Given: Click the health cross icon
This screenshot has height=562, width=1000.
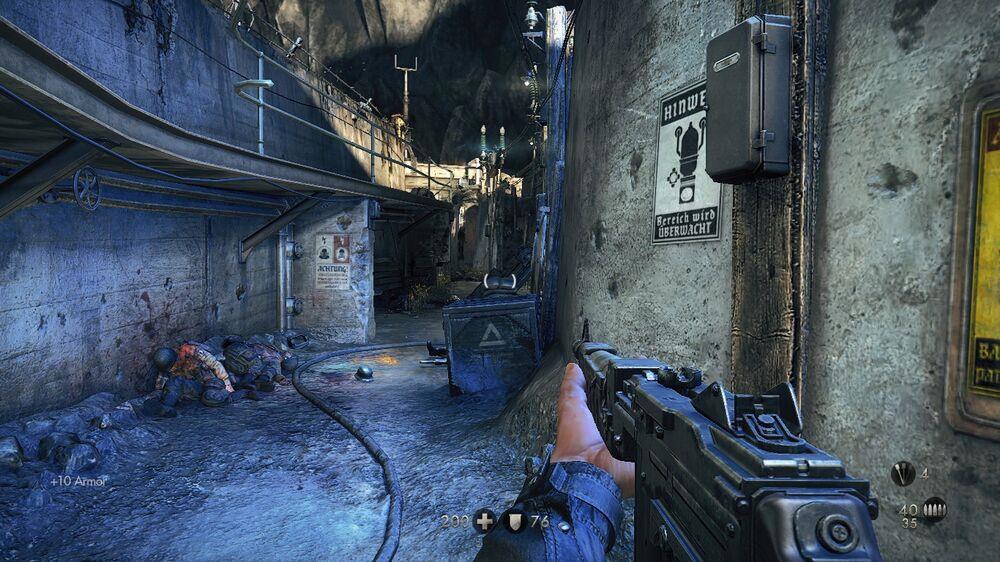Looking at the screenshot, I should (x=485, y=521).
